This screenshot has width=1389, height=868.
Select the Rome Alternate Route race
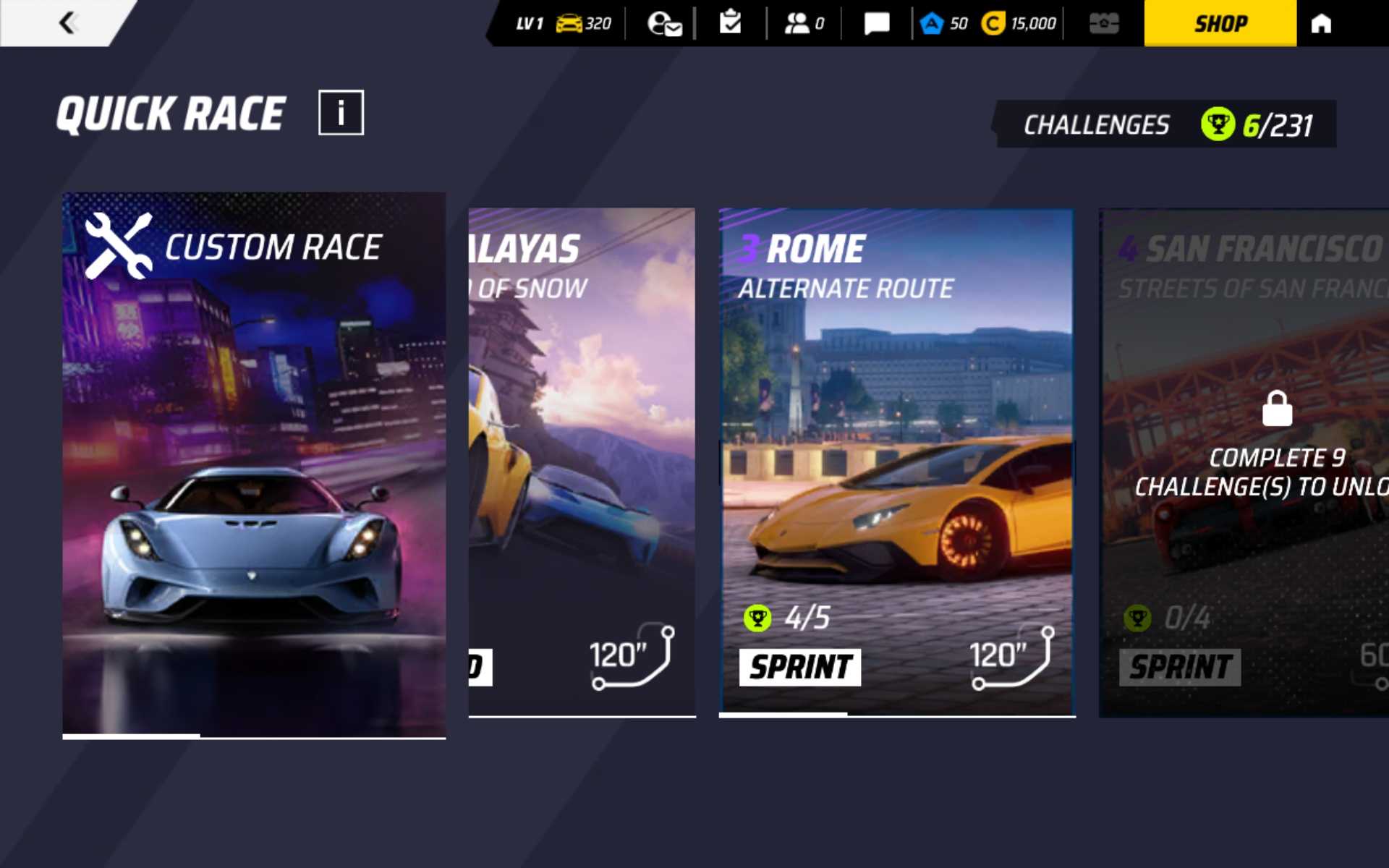pos(897,463)
